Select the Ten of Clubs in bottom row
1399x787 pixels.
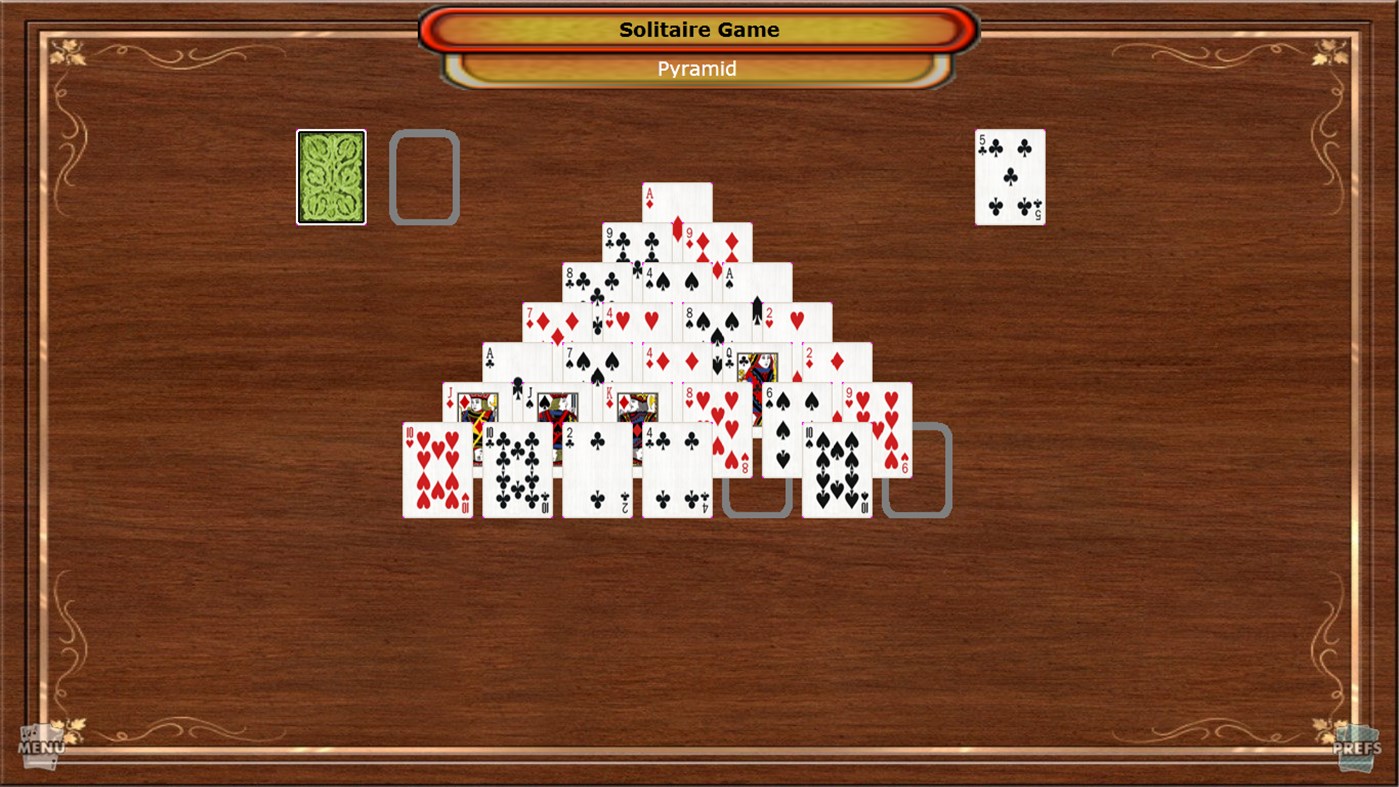click(x=518, y=470)
